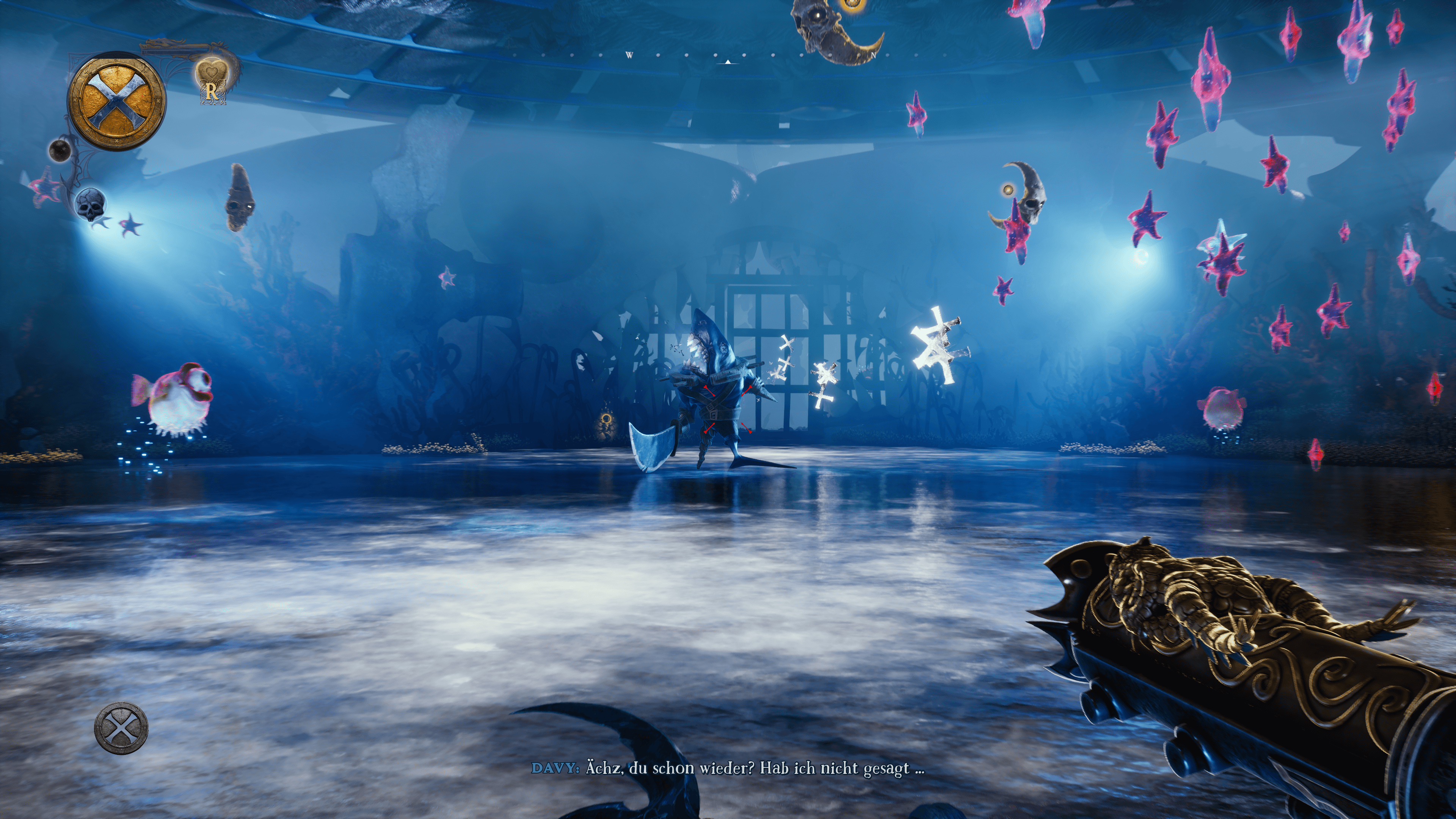Choose the black cannonball ammo icon

click(60, 150)
